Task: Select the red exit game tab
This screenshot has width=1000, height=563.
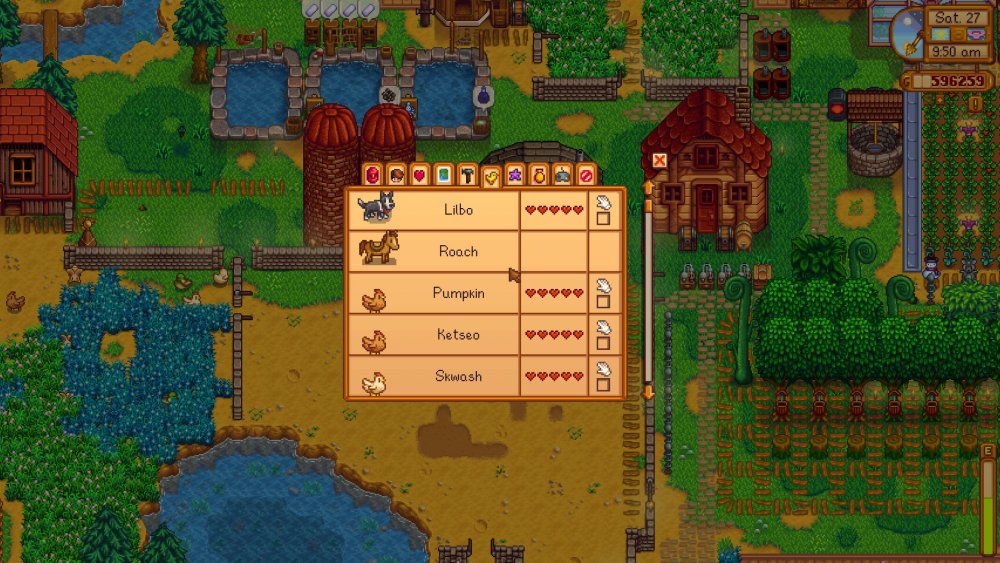Action: click(587, 175)
